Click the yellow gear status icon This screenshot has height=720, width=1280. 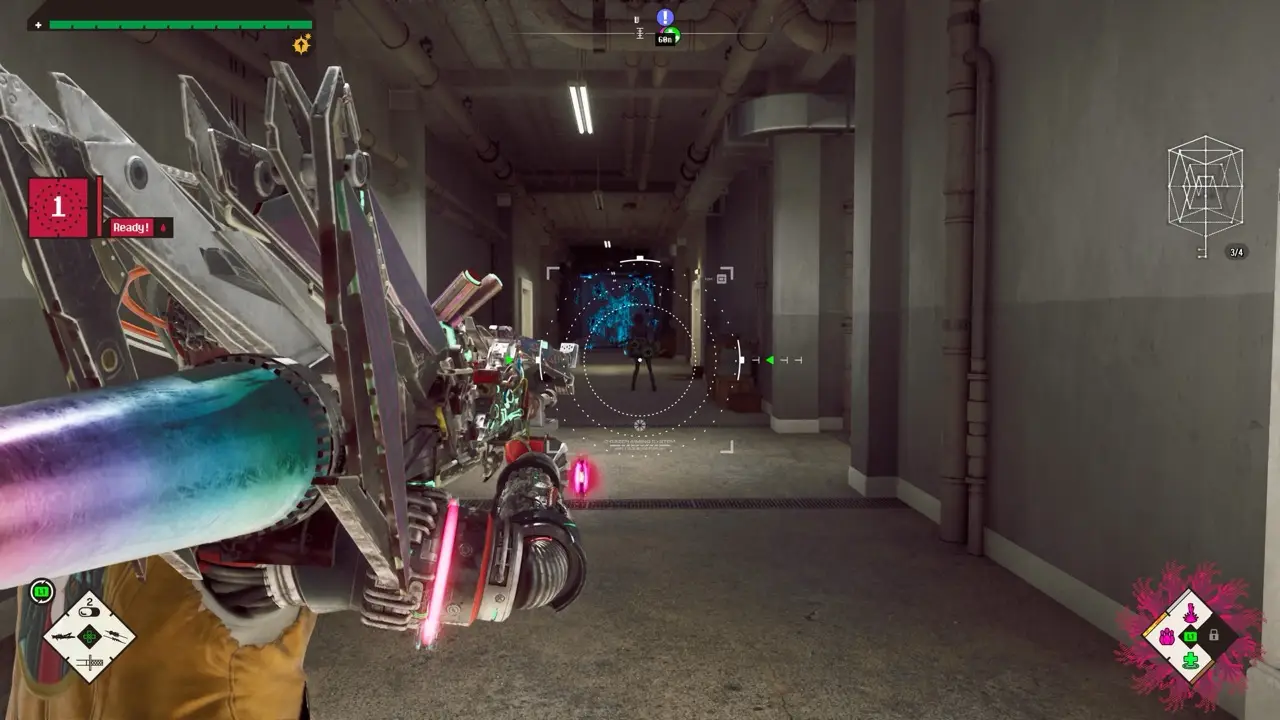[301, 43]
